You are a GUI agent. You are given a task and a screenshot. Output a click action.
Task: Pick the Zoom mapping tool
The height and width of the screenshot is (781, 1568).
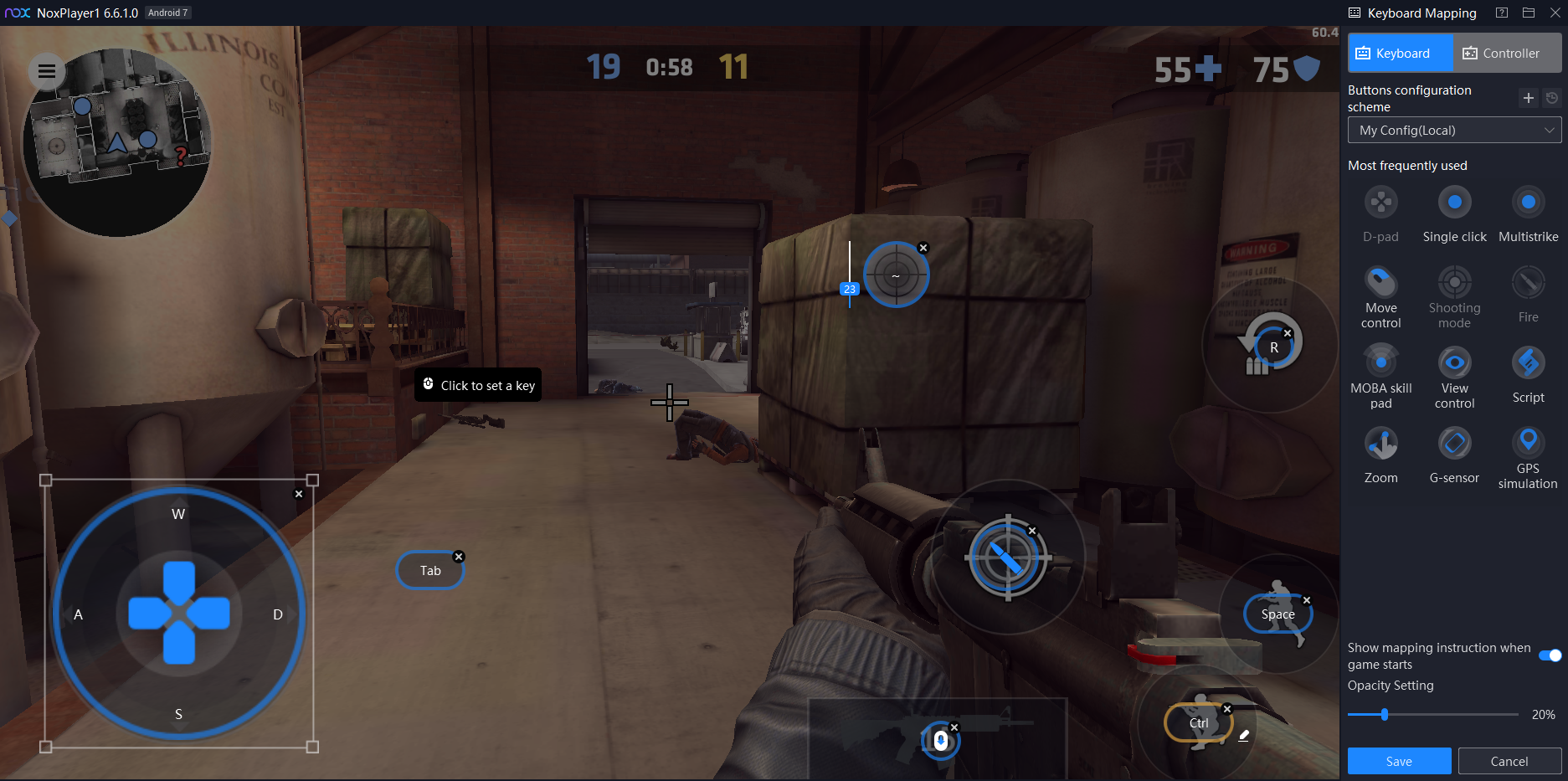pyautogui.click(x=1380, y=444)
